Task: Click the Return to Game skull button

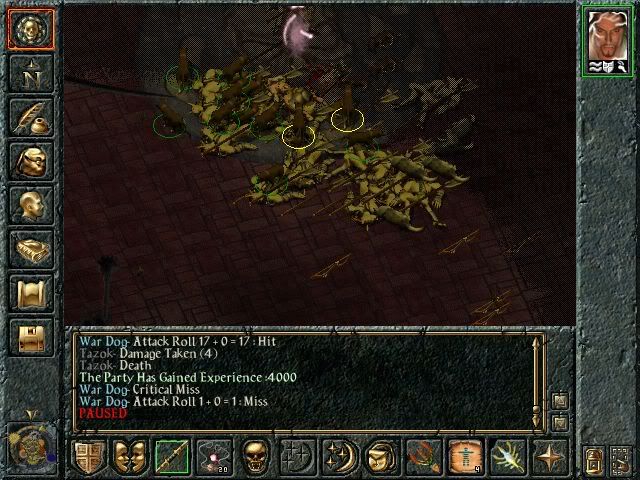Action: click(30, 27)
